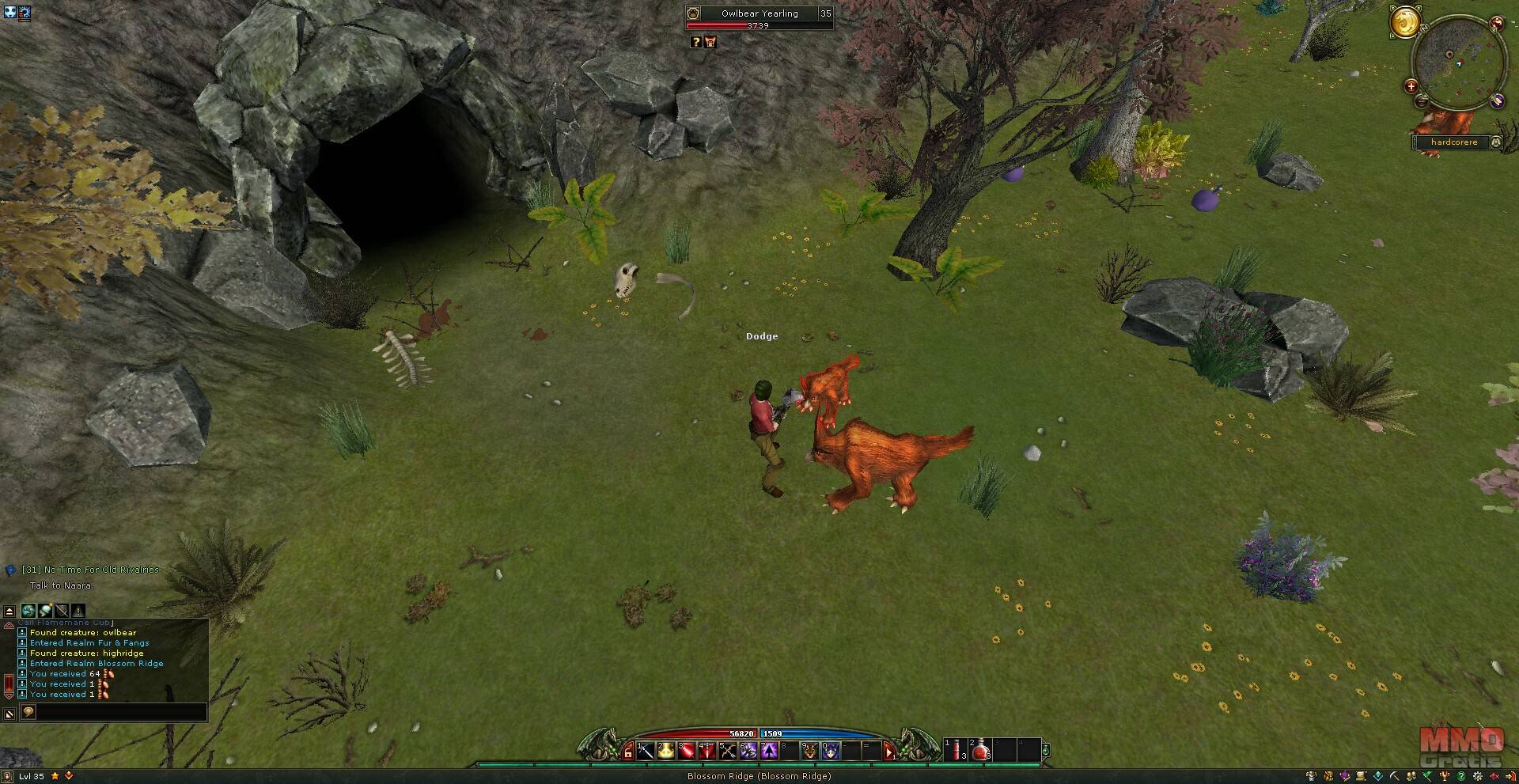1519x784 pixels.
Task: Cast the purple up-arrow ability in slot 7
Action: tap(769, 751)
